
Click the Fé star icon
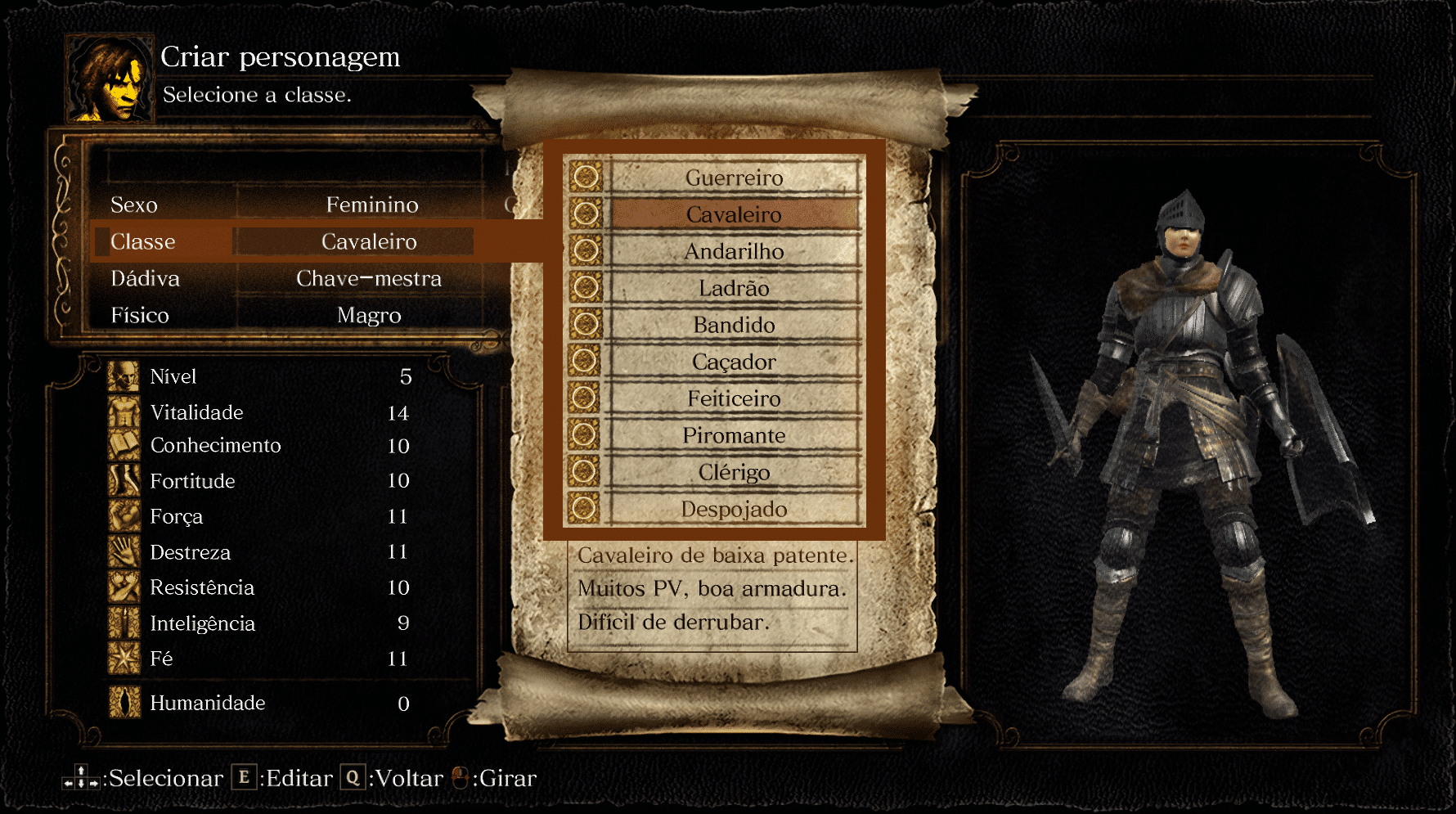point(124,658)
